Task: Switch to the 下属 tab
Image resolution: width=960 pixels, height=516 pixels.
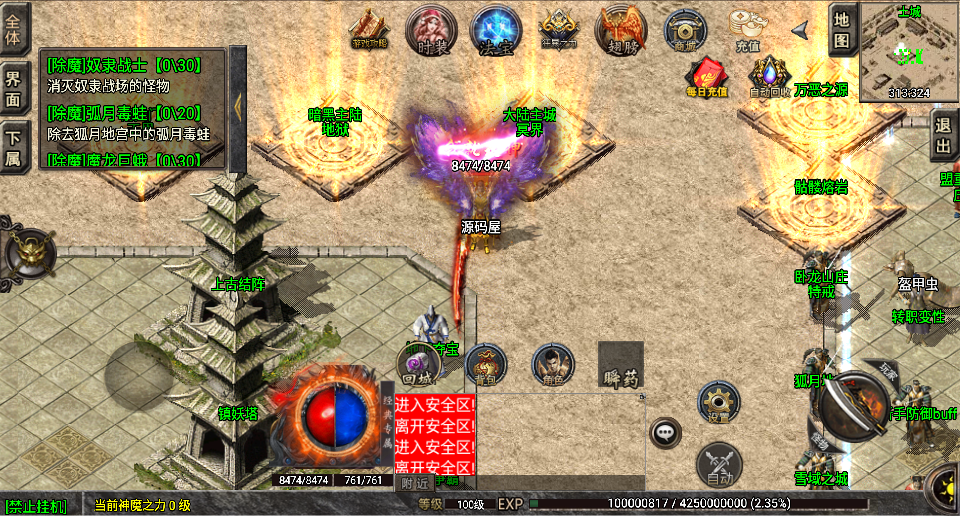Action: (14, 146)
